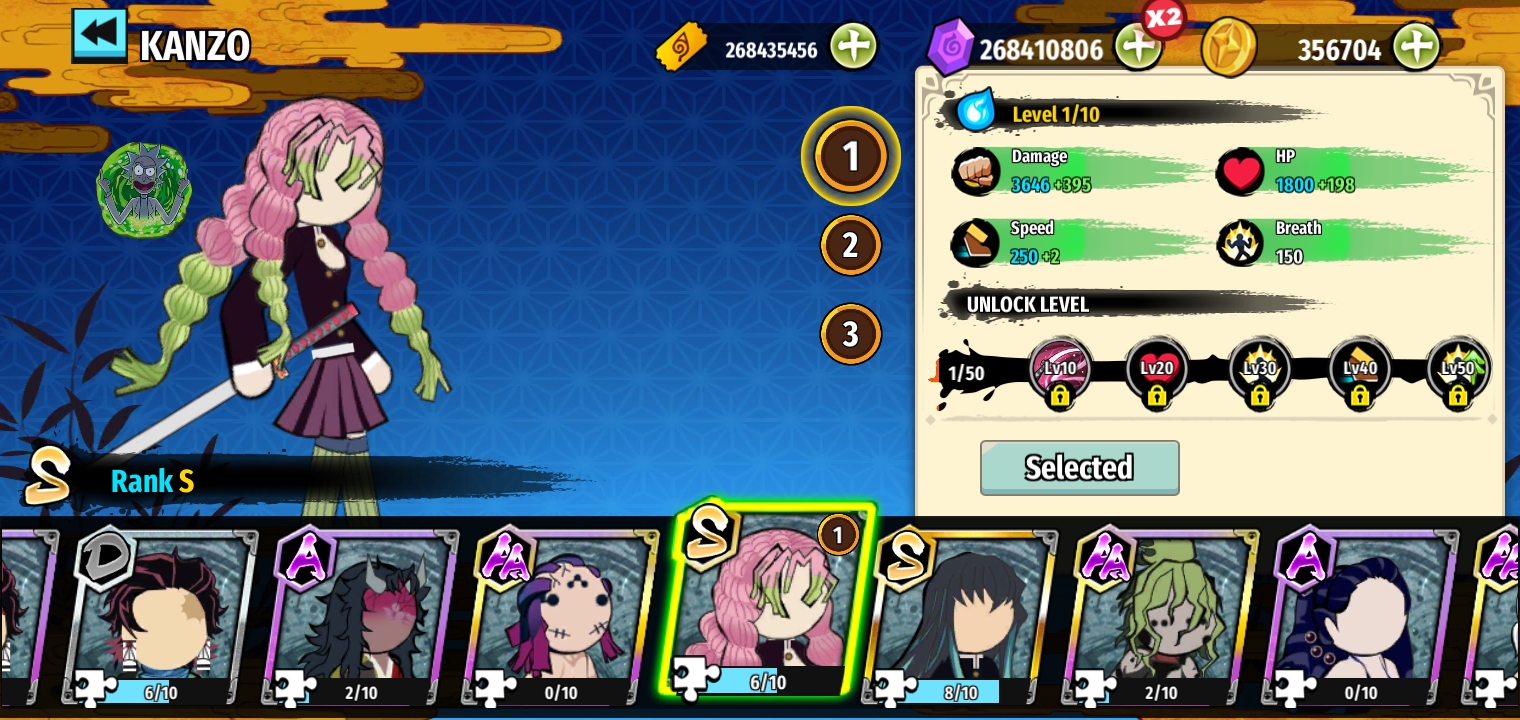This screenshot has height=720, width=1520.
Task: Go back using the rewind arrow button
Action: click(99, 35)
